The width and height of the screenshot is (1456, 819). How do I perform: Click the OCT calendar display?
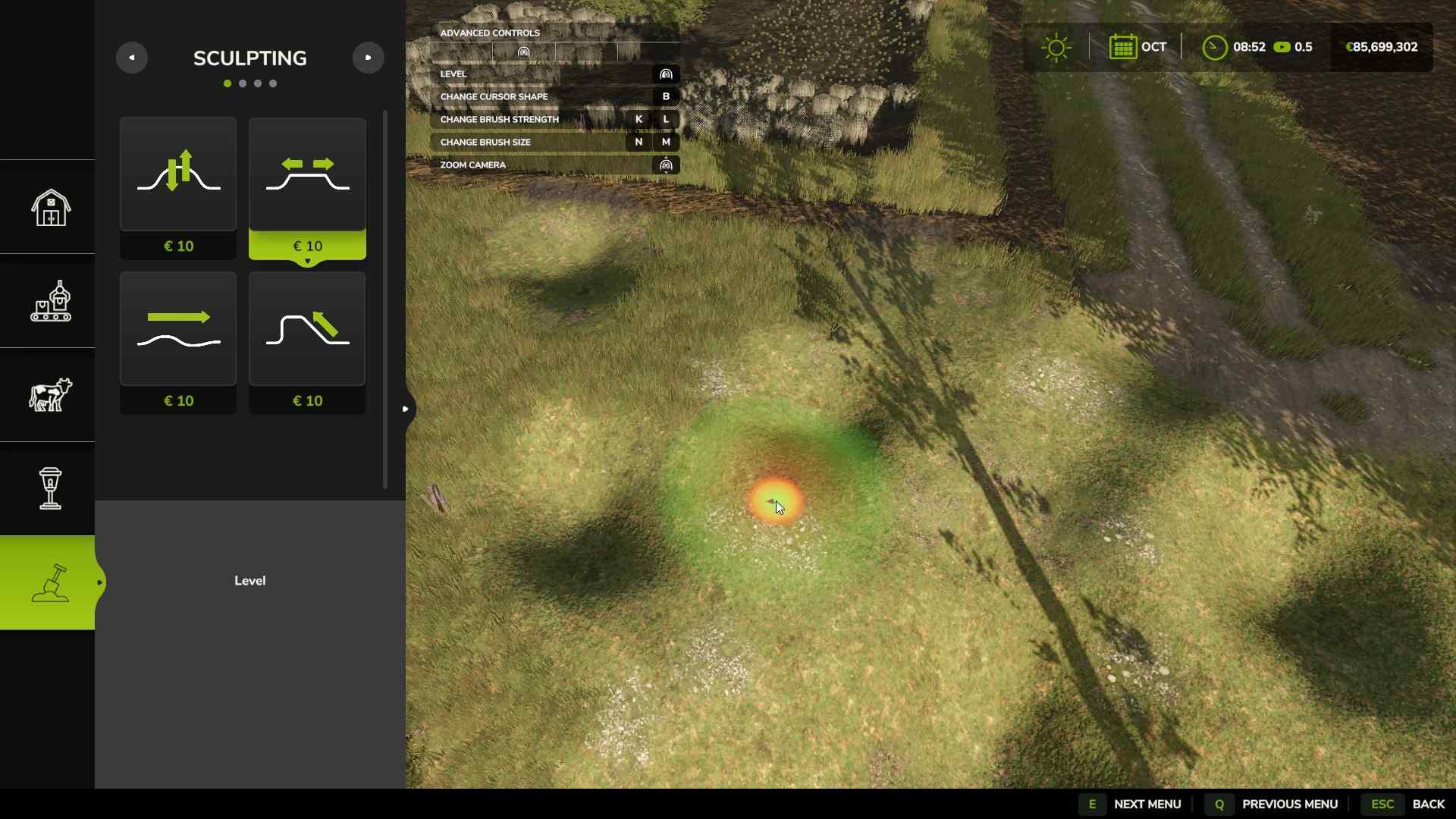tap(1137, 46)
